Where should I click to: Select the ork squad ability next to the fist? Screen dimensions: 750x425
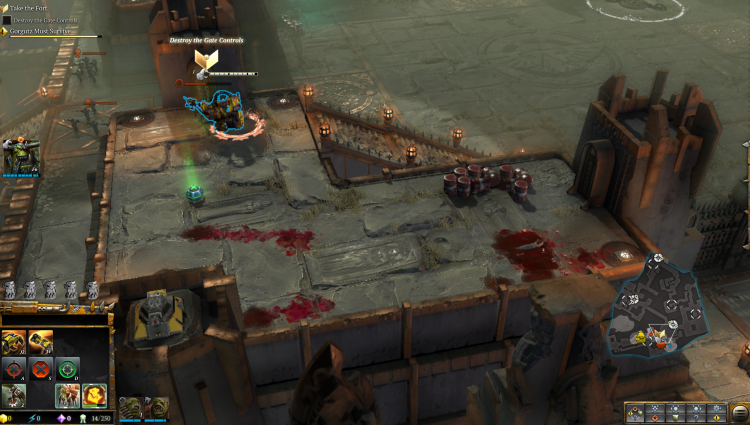[67, 394]
